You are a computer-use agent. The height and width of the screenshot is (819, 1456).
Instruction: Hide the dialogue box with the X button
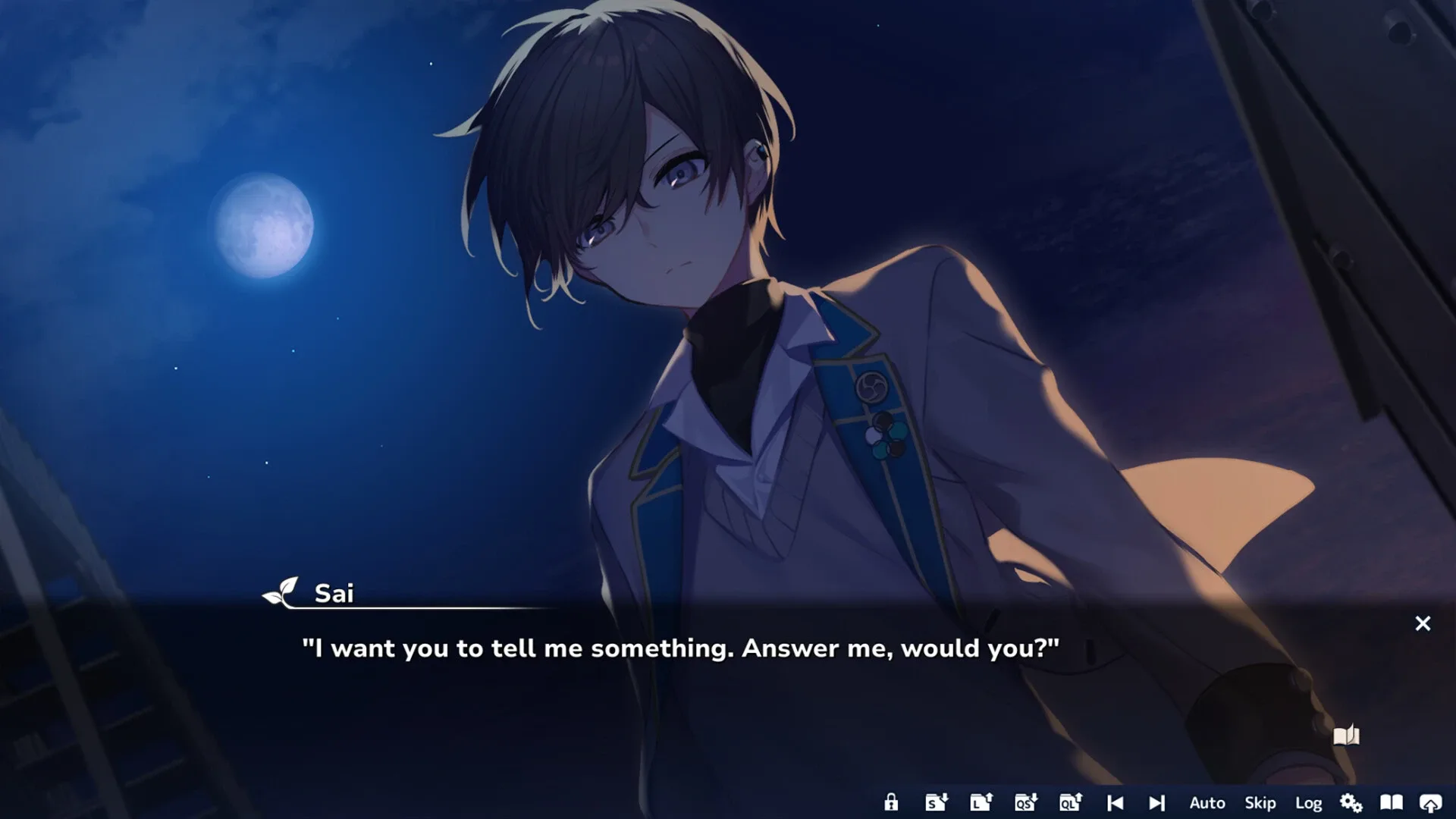[x=1423, y=623]
